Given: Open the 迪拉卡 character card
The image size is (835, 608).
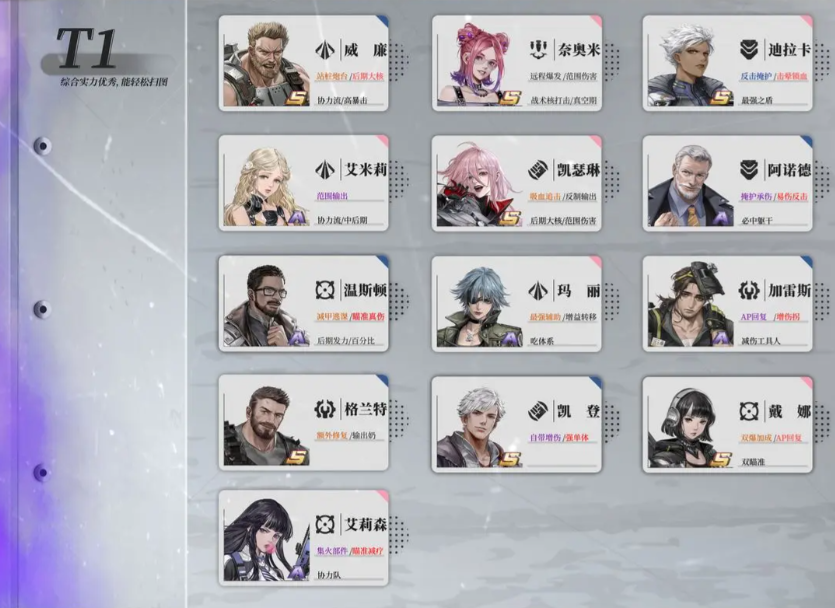Looking at the screenshot, I should tap(727, 62).
